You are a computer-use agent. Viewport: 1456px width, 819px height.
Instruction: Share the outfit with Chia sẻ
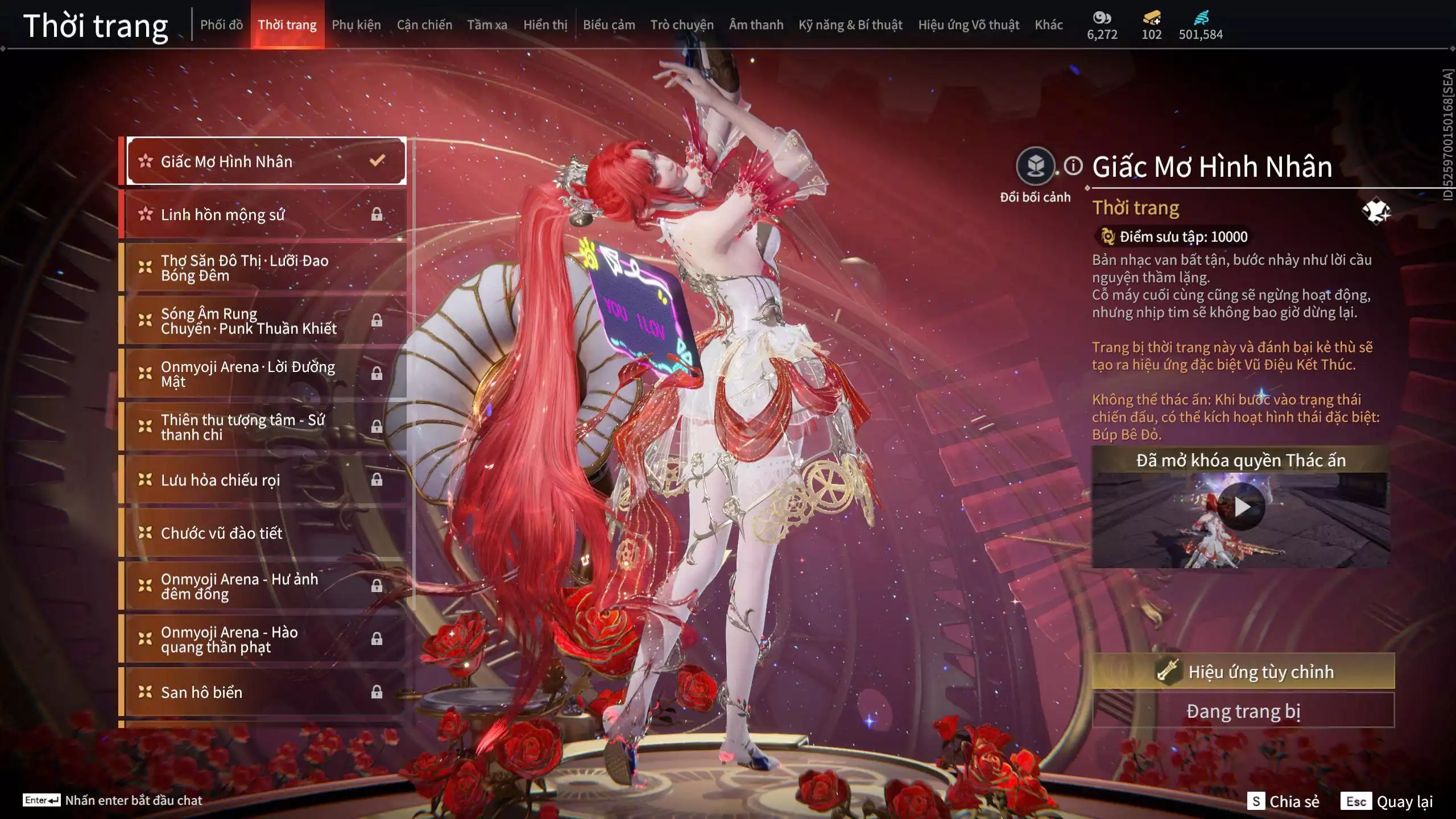(1283, 801)
